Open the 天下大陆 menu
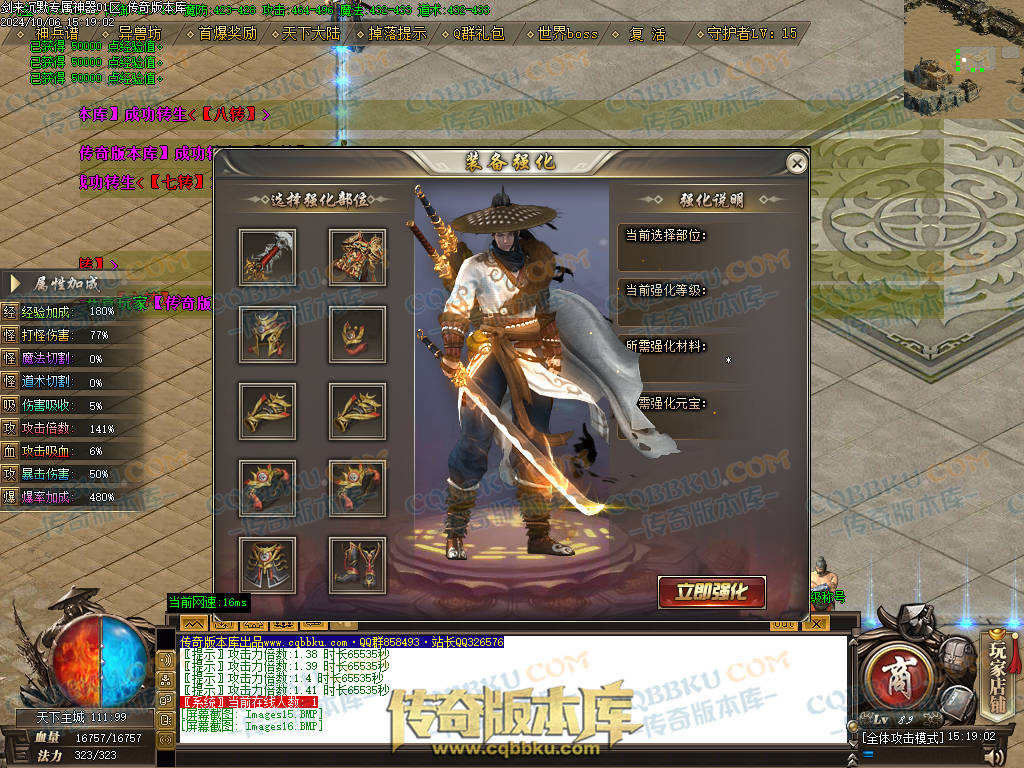The image size is (1024, 768). pyautogui.click(x=310, y=33)
